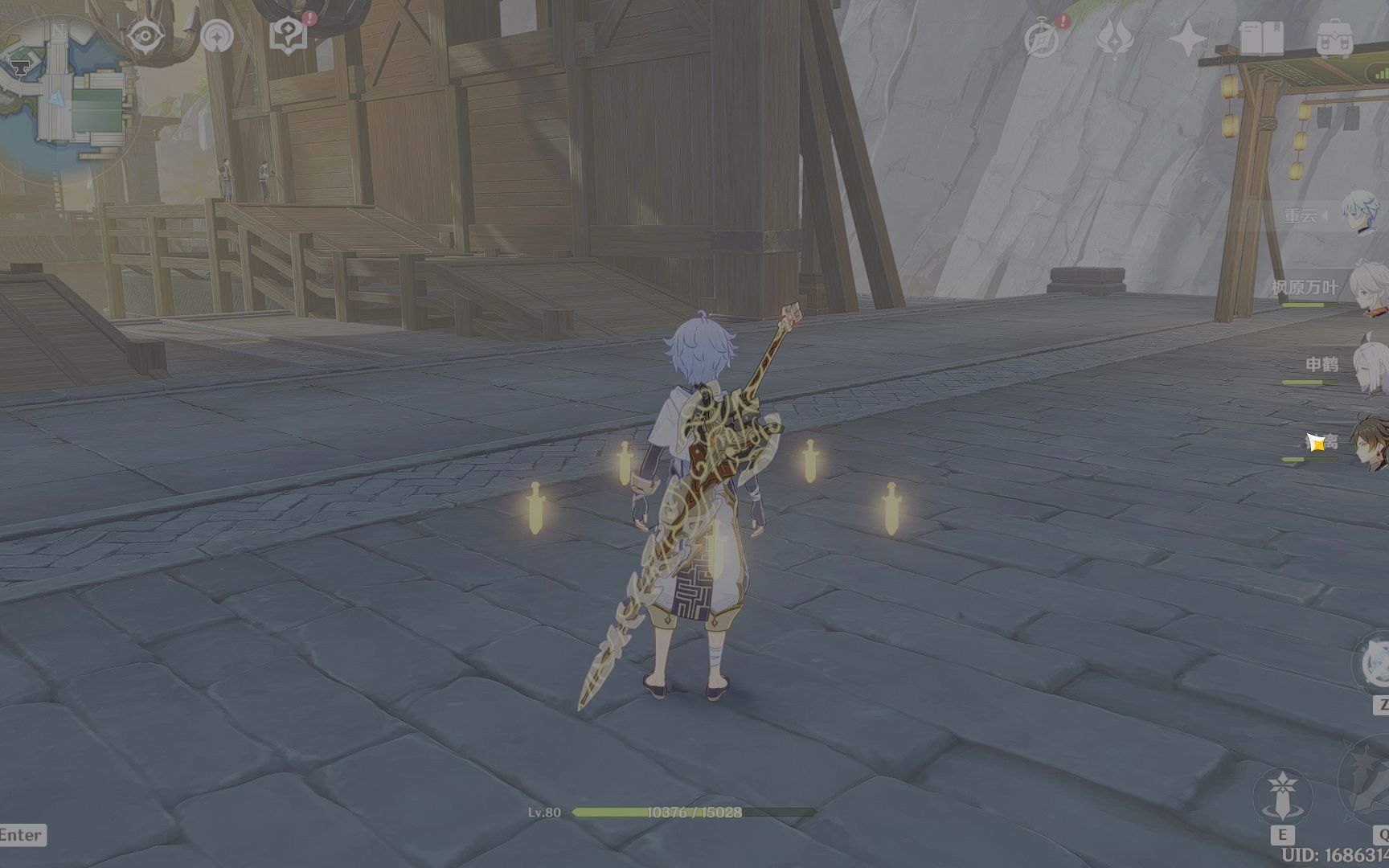This screenshot has width=1389, height=868.
Task: Switch to the brown-haired fourth party member
Action: (1370, 441)
